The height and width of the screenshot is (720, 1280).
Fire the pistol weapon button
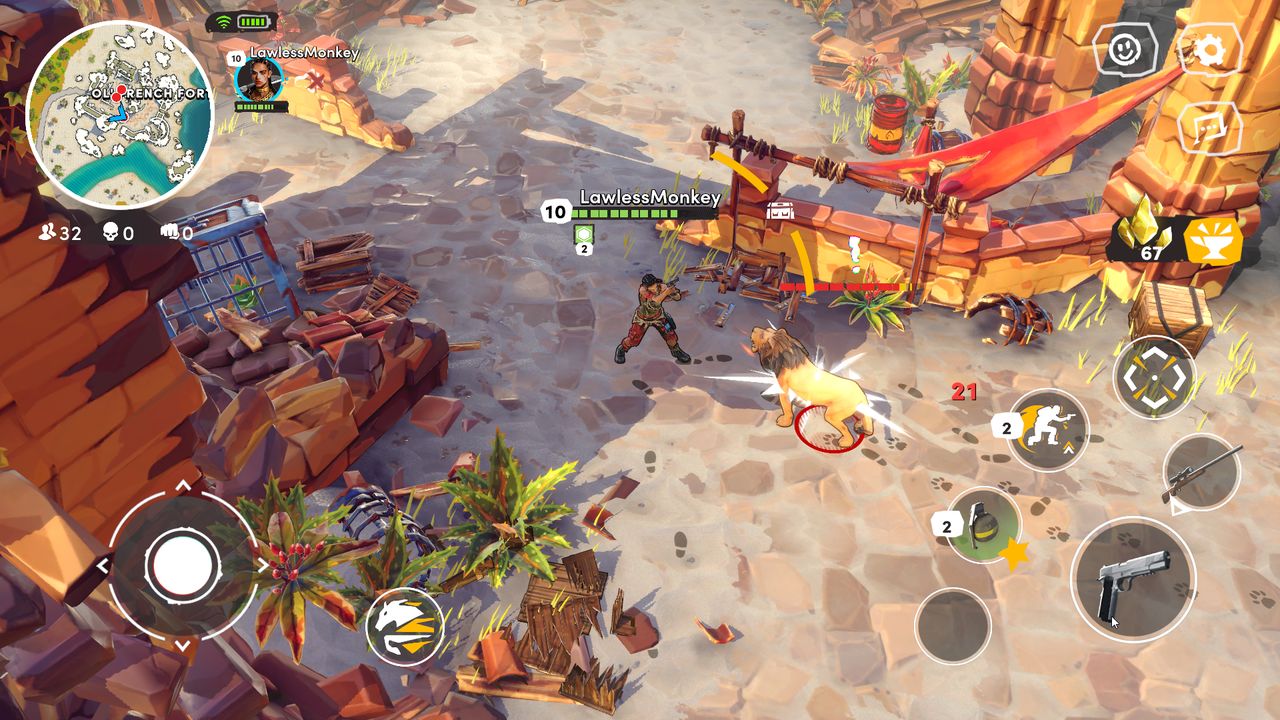(1133, 580)
